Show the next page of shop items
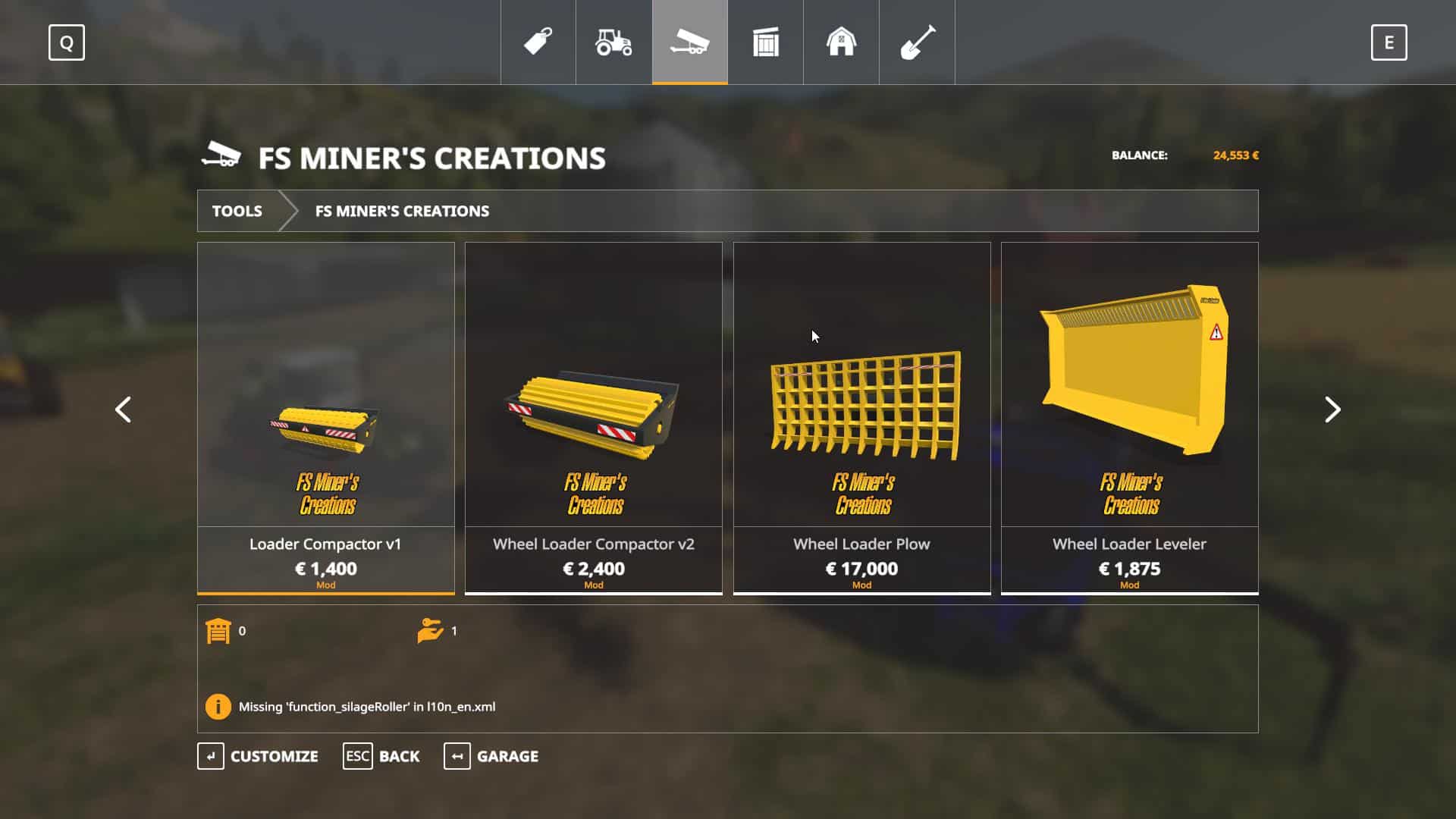Viewport: 1456px width, 819px height. (1332, 409)
